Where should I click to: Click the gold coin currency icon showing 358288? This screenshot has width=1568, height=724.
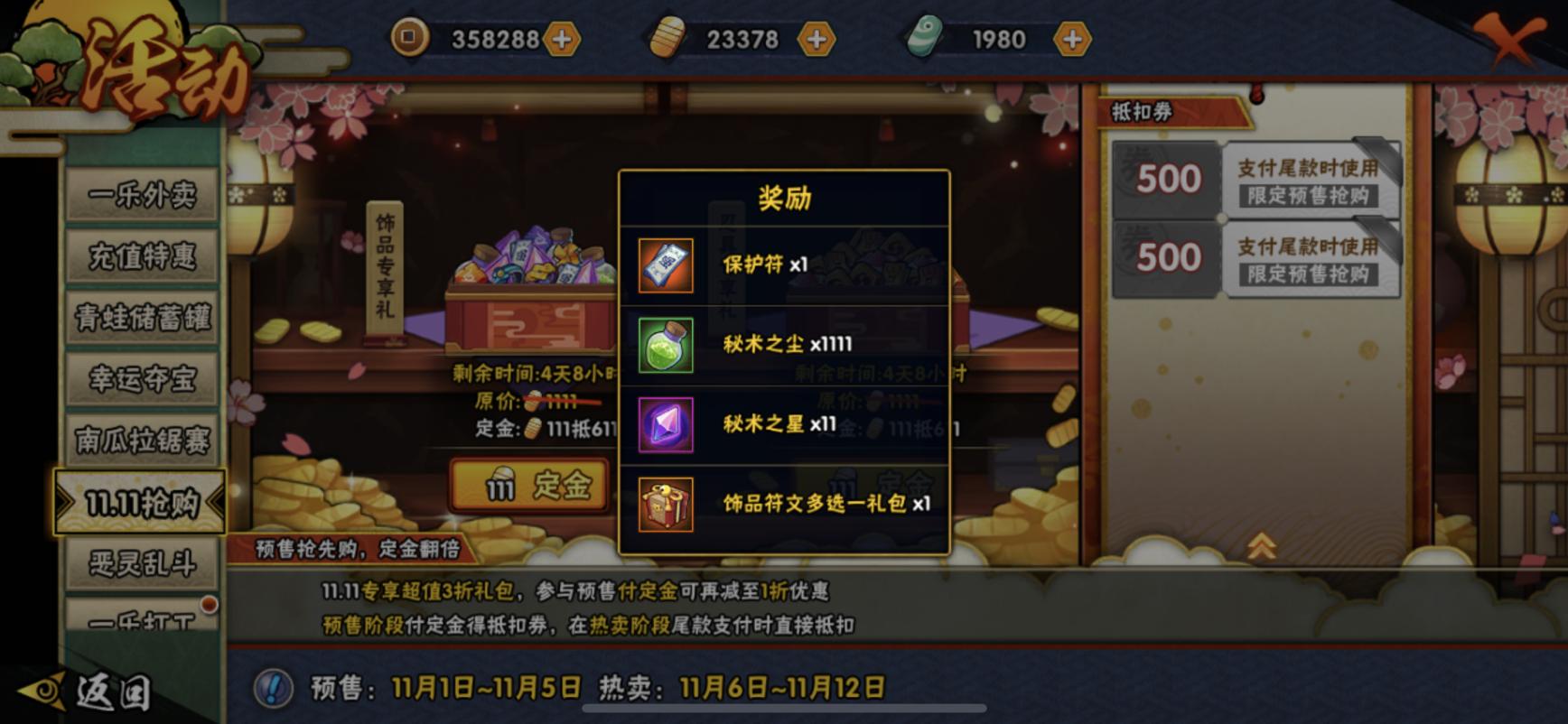tap(412, 38)
